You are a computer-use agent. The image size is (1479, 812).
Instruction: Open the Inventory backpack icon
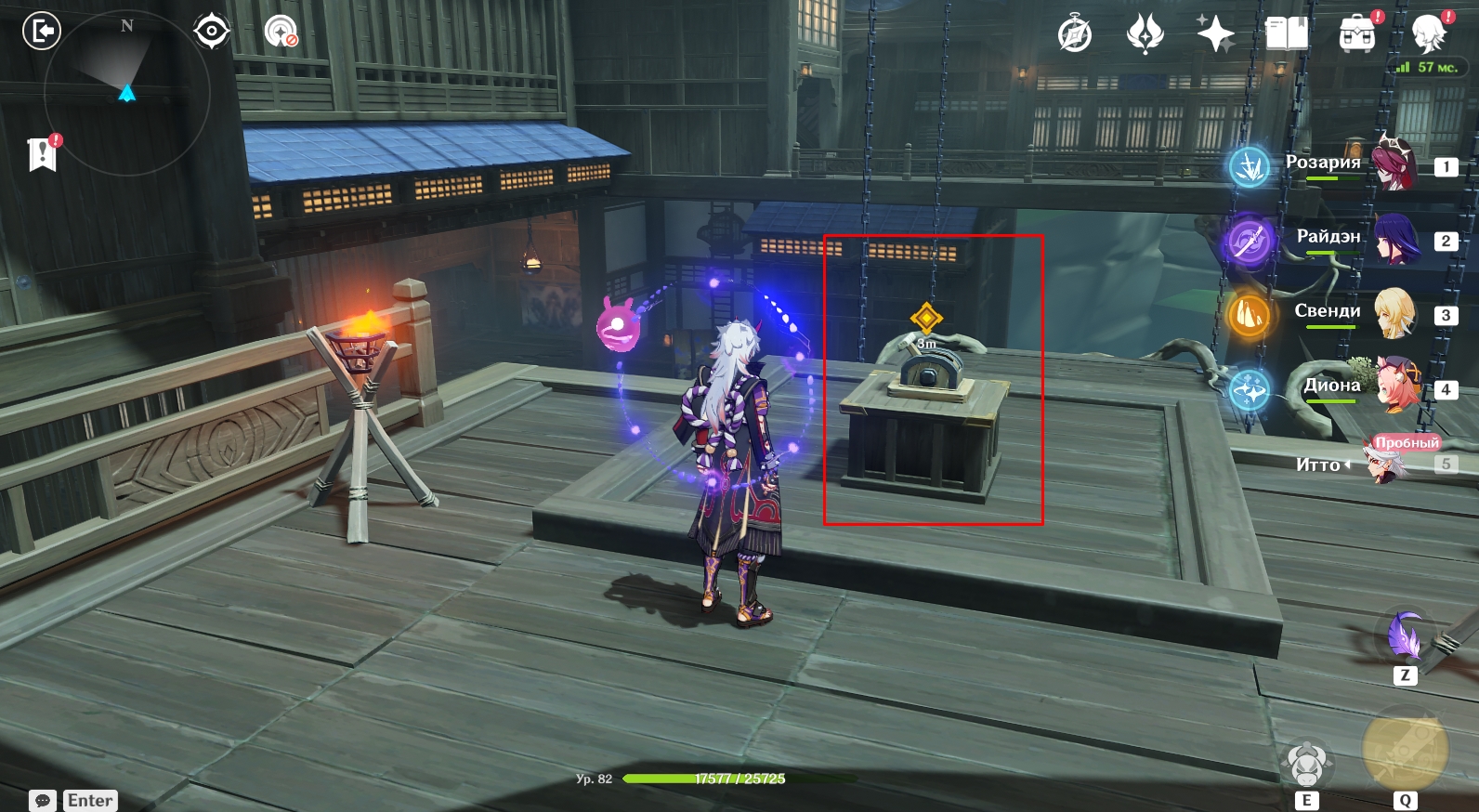[x=1357, y=34]
